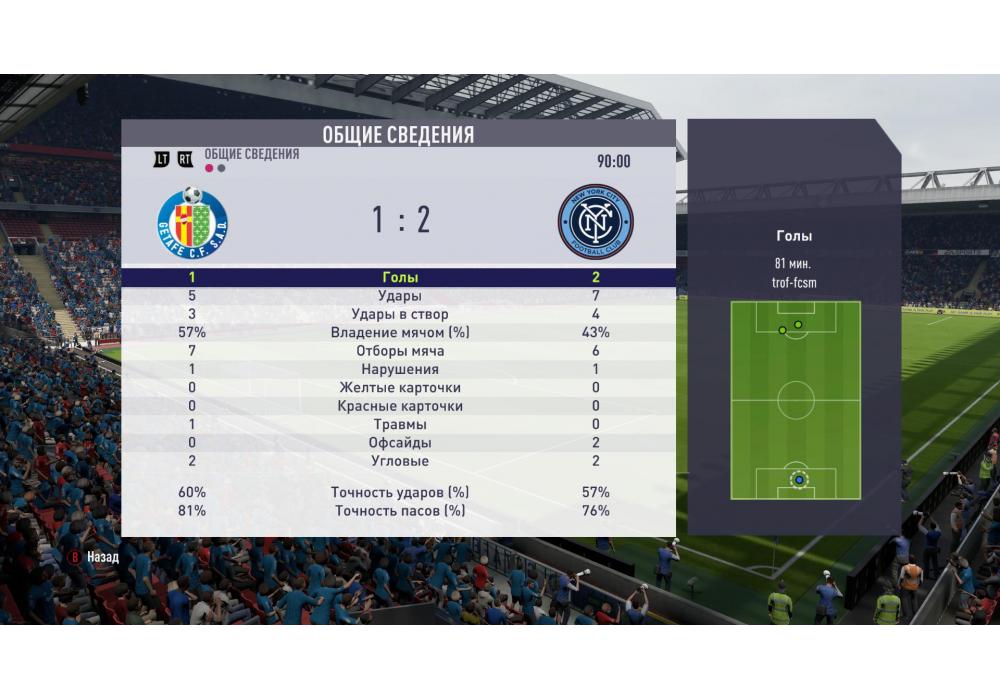This screenshot has height=700, width=1000.
Task: Select the Красные карточки row
Action: coord(400,406)
